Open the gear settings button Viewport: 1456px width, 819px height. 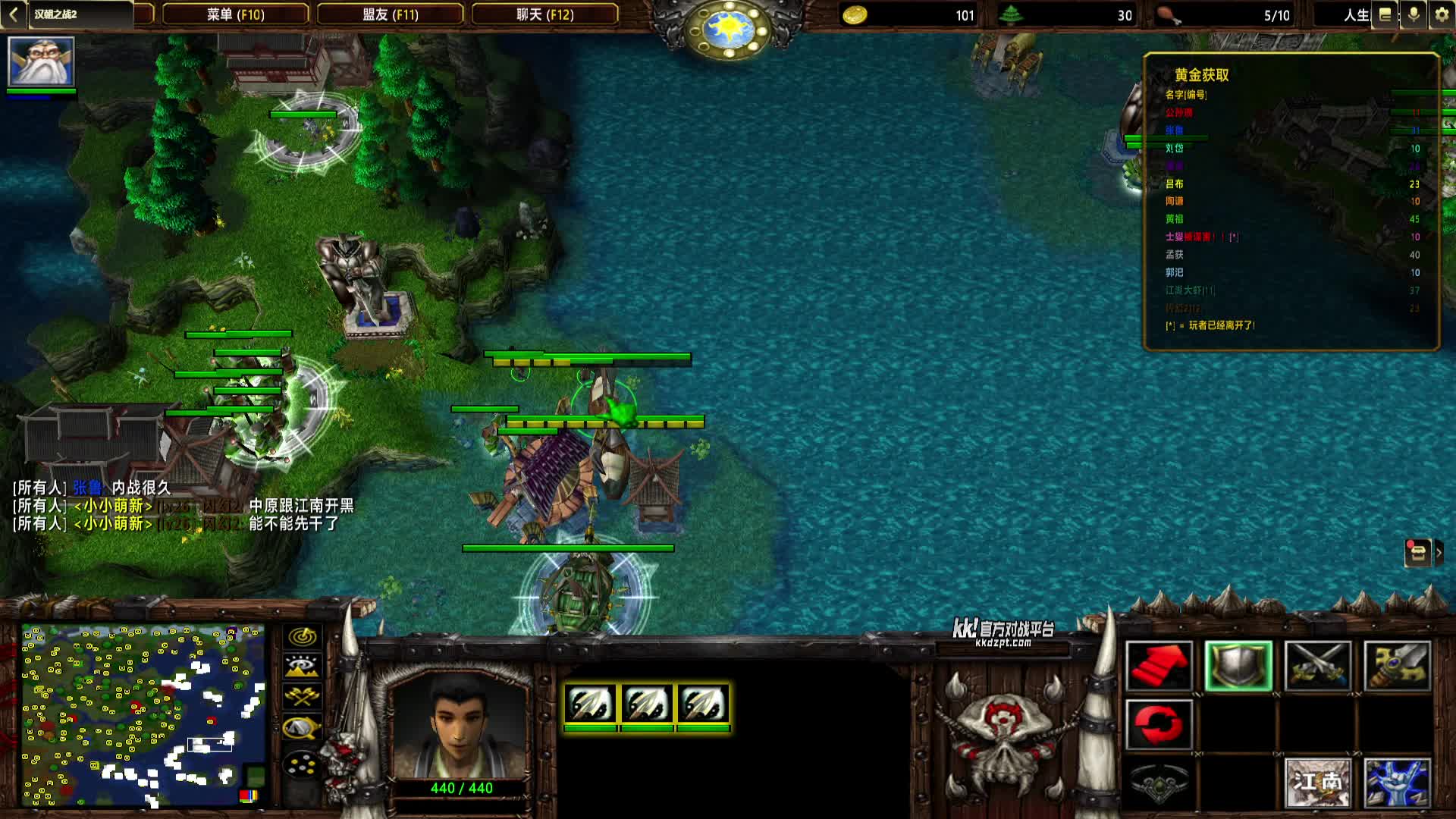pos(1442,14)
